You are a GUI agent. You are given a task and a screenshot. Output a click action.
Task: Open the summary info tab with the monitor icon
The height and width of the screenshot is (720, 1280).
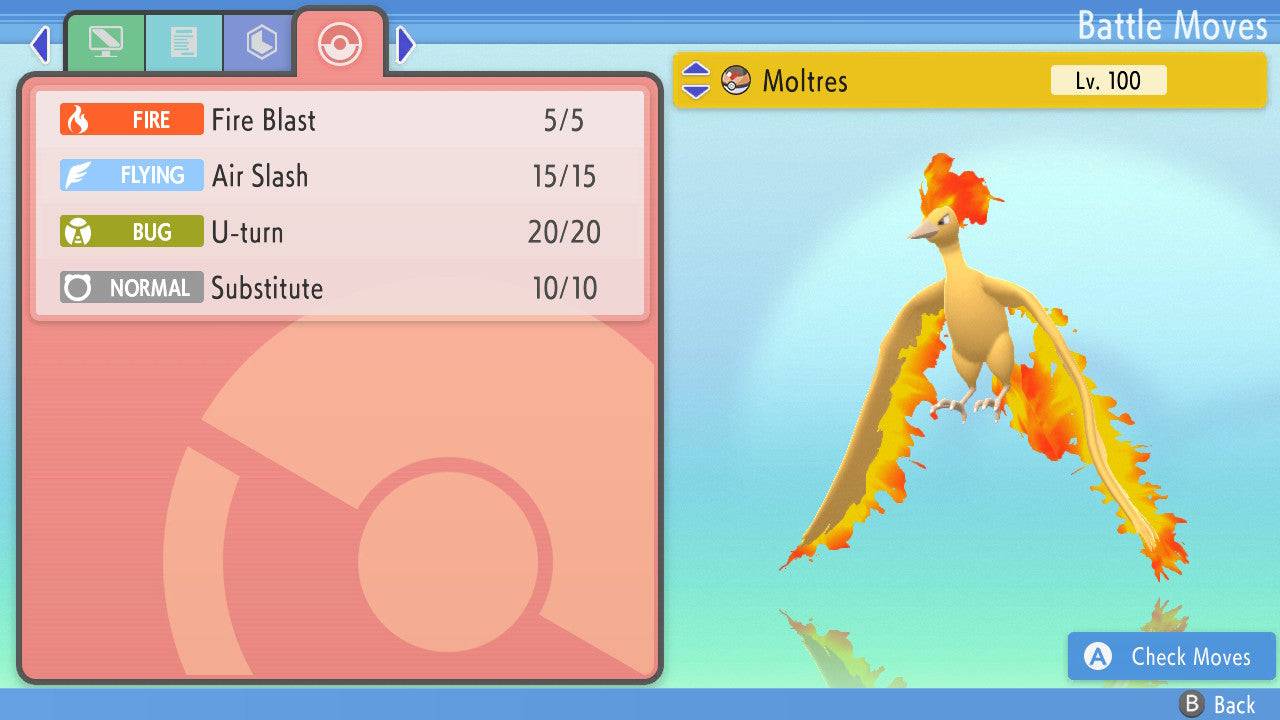pyautogui.click(x=107, y=43)
